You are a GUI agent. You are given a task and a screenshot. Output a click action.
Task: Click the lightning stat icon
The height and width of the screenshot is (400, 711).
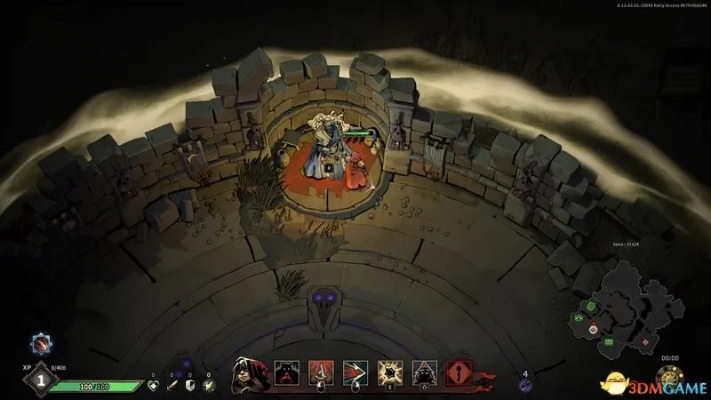point(208,384)
